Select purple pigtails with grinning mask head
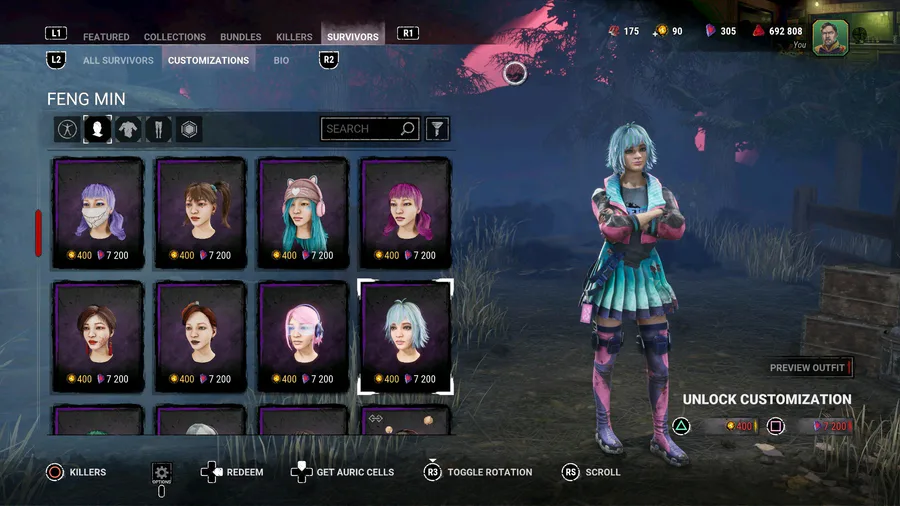900x506 pixels. click(x=98, y=212)
